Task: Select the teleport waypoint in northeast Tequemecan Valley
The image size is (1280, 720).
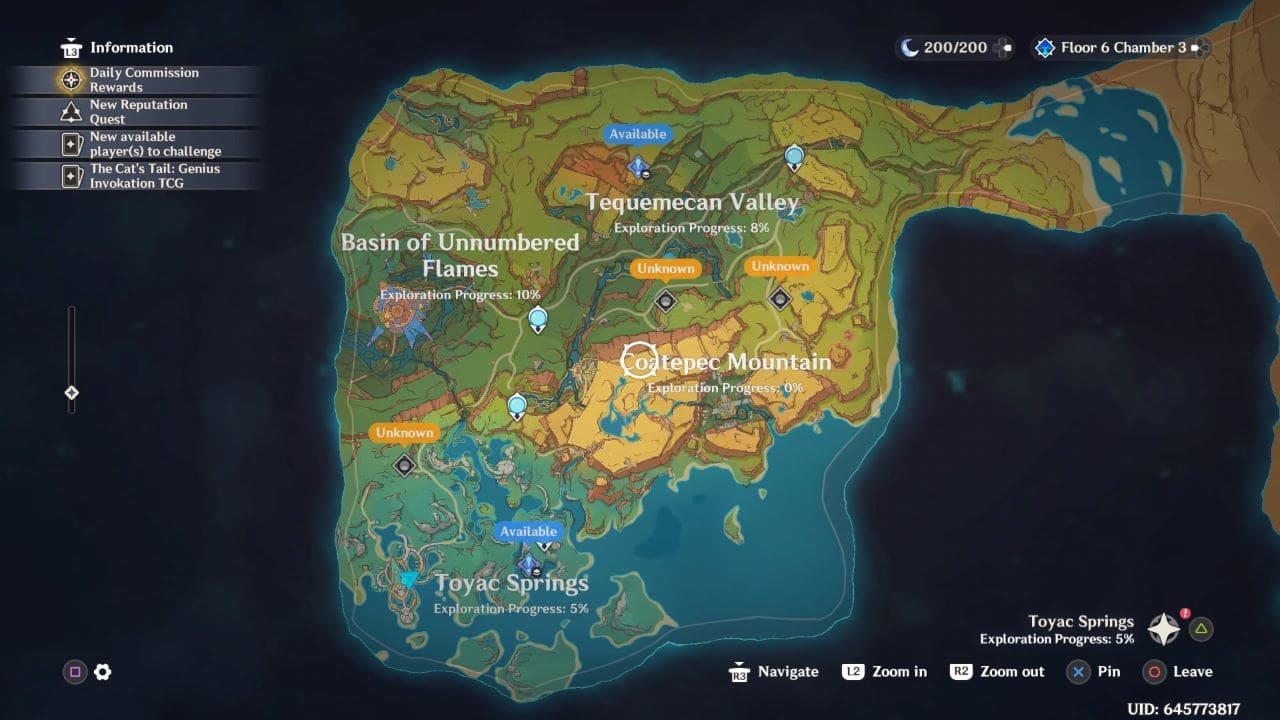Action: pos(793,157)
